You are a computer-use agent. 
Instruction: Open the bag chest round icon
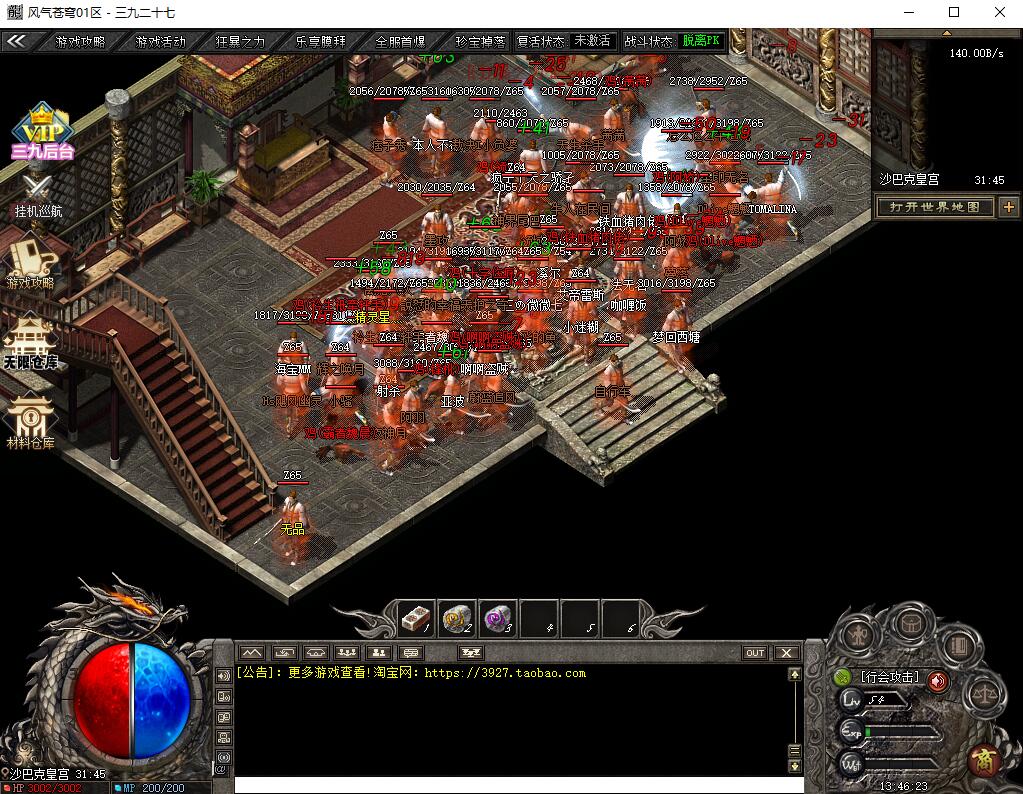click(x=910, y=623)
